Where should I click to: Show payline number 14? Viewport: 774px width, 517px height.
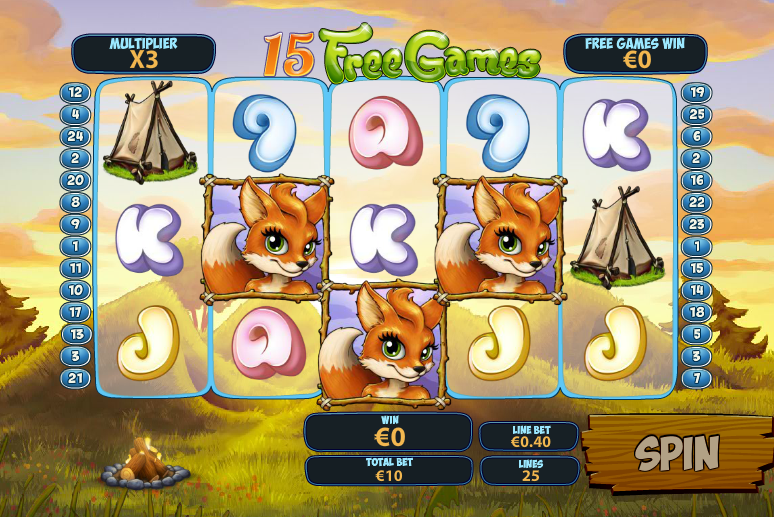696,290
